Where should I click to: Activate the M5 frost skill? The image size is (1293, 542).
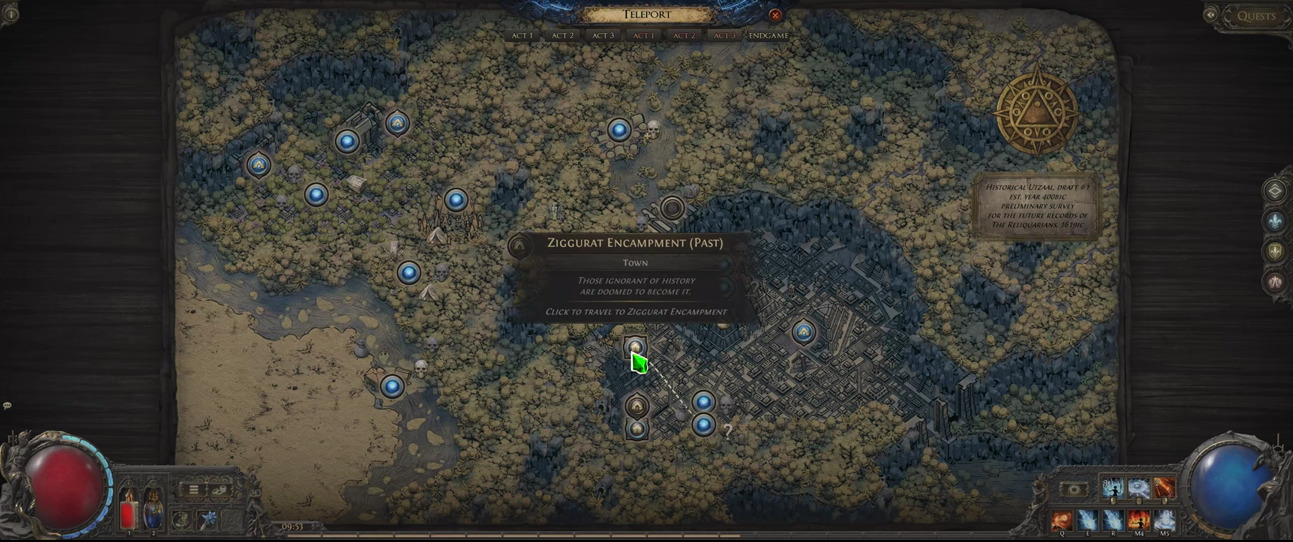(x=1164, y=519)
